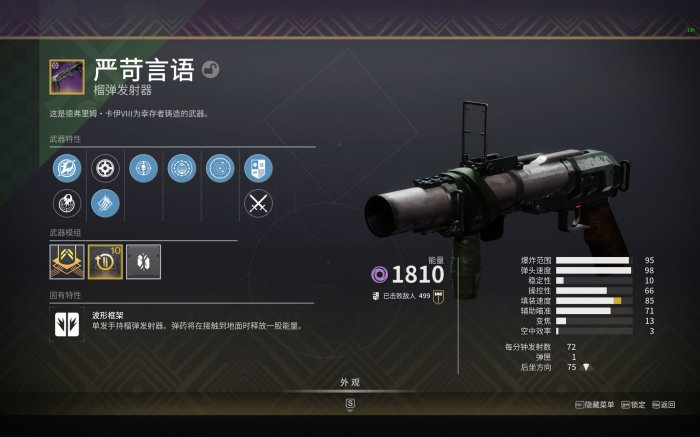This screenshot has width=700, height=437.
Task: Select the mod slot marked with 10
Action: pos(105,261)
